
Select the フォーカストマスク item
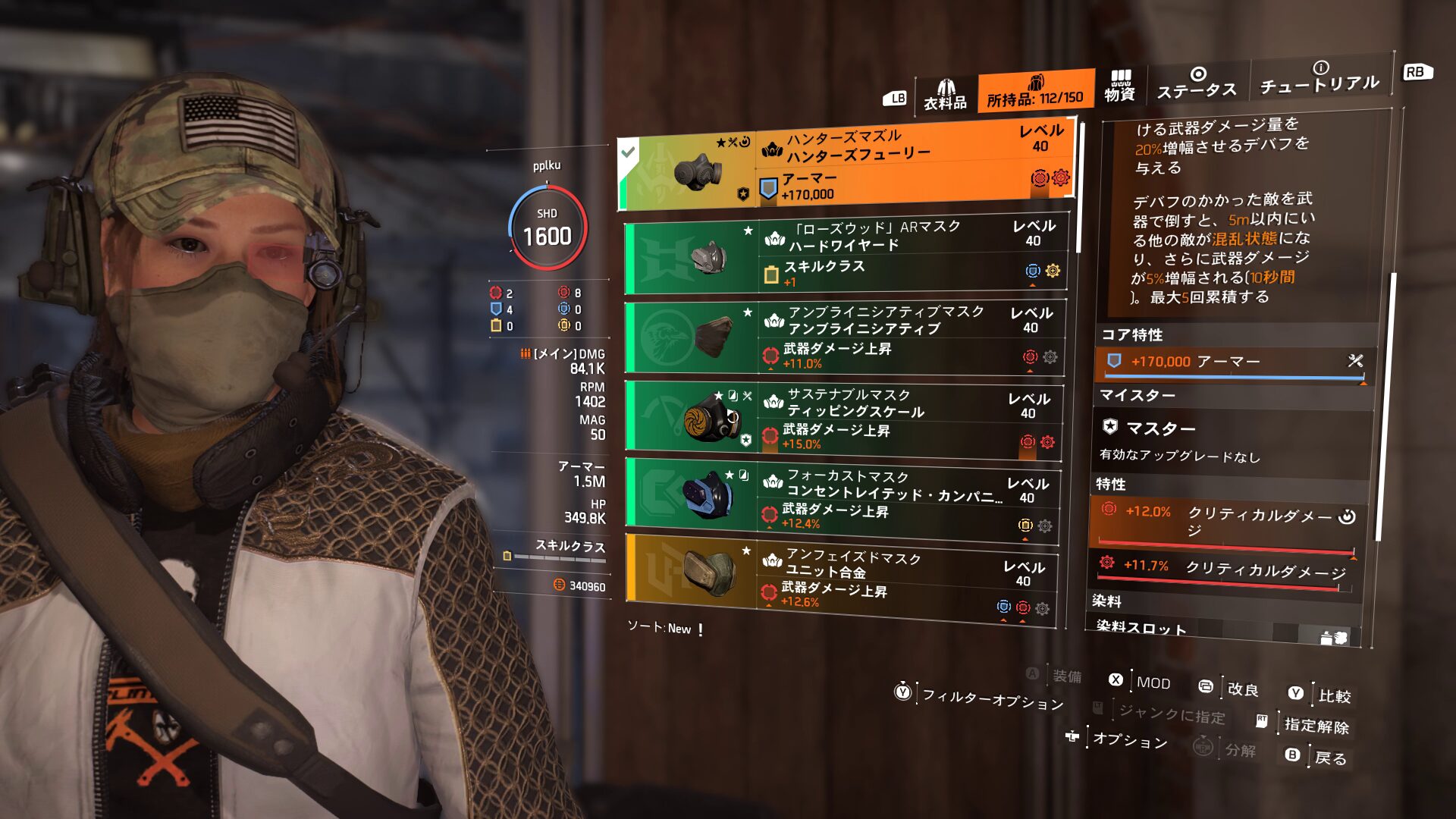[841, 500]
